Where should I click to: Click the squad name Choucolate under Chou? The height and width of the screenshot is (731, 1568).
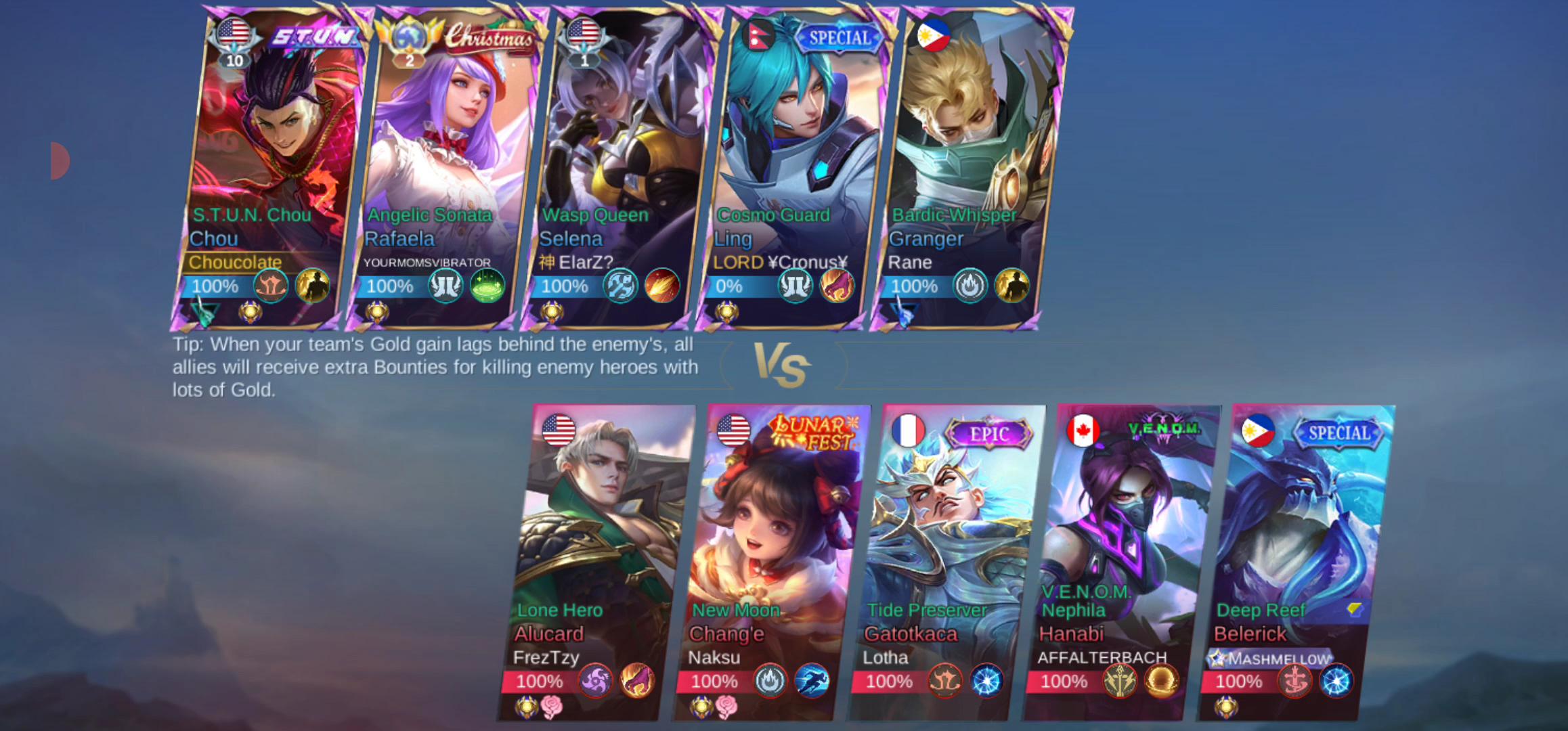pos(236,262)
